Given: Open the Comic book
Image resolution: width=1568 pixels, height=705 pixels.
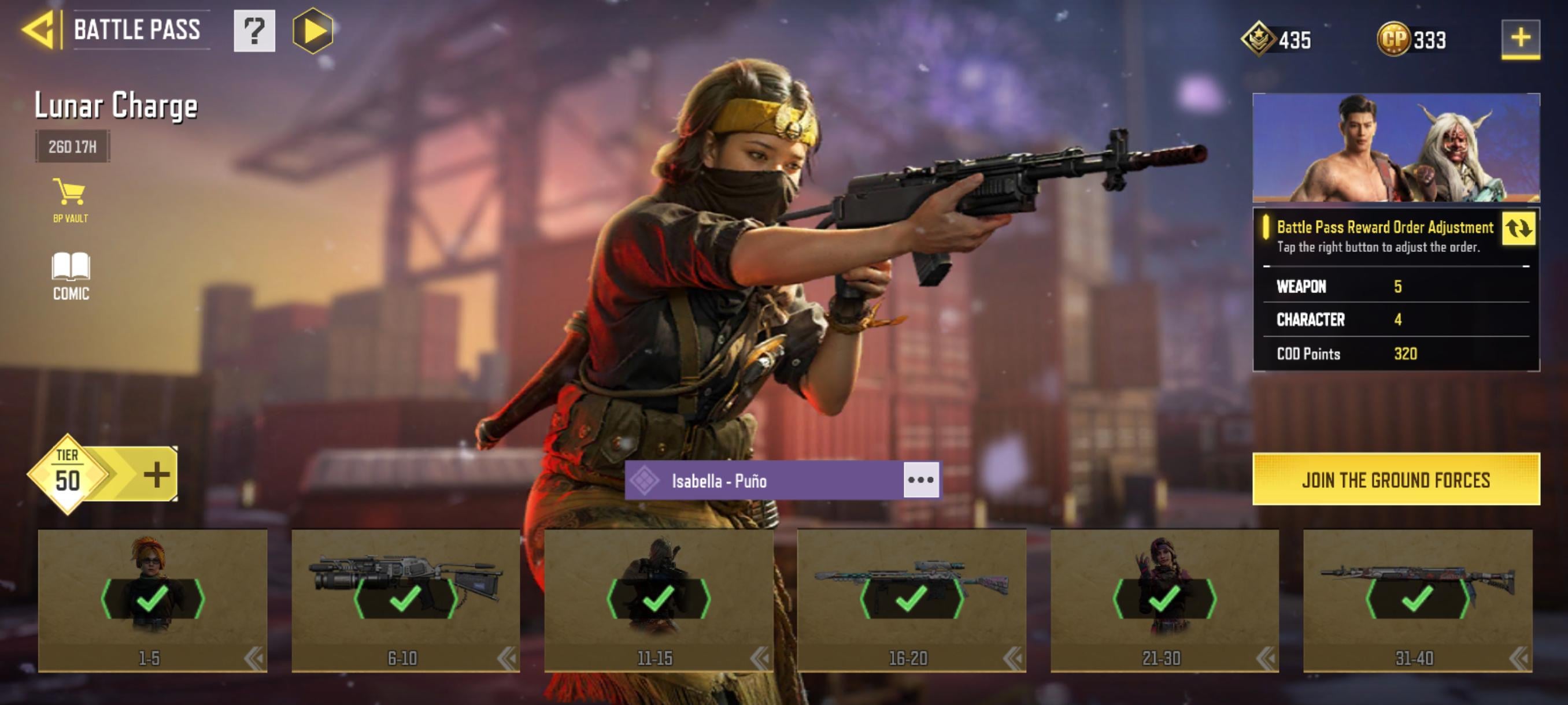Looking at the screenshot, I should click(71, 276).
